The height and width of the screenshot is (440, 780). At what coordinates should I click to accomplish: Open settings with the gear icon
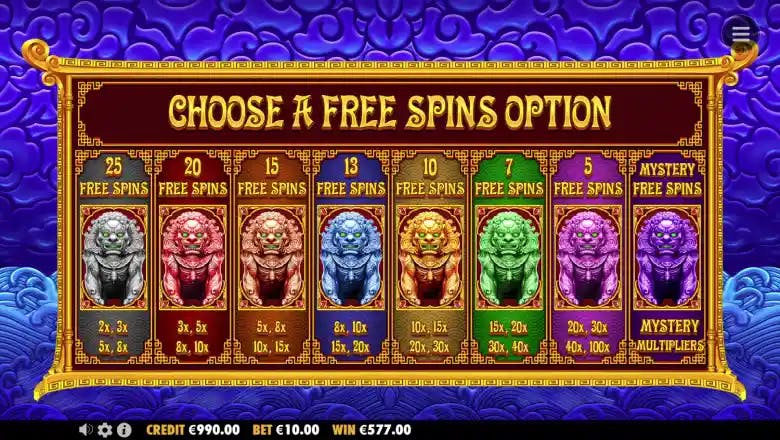[x=105, y=429]
